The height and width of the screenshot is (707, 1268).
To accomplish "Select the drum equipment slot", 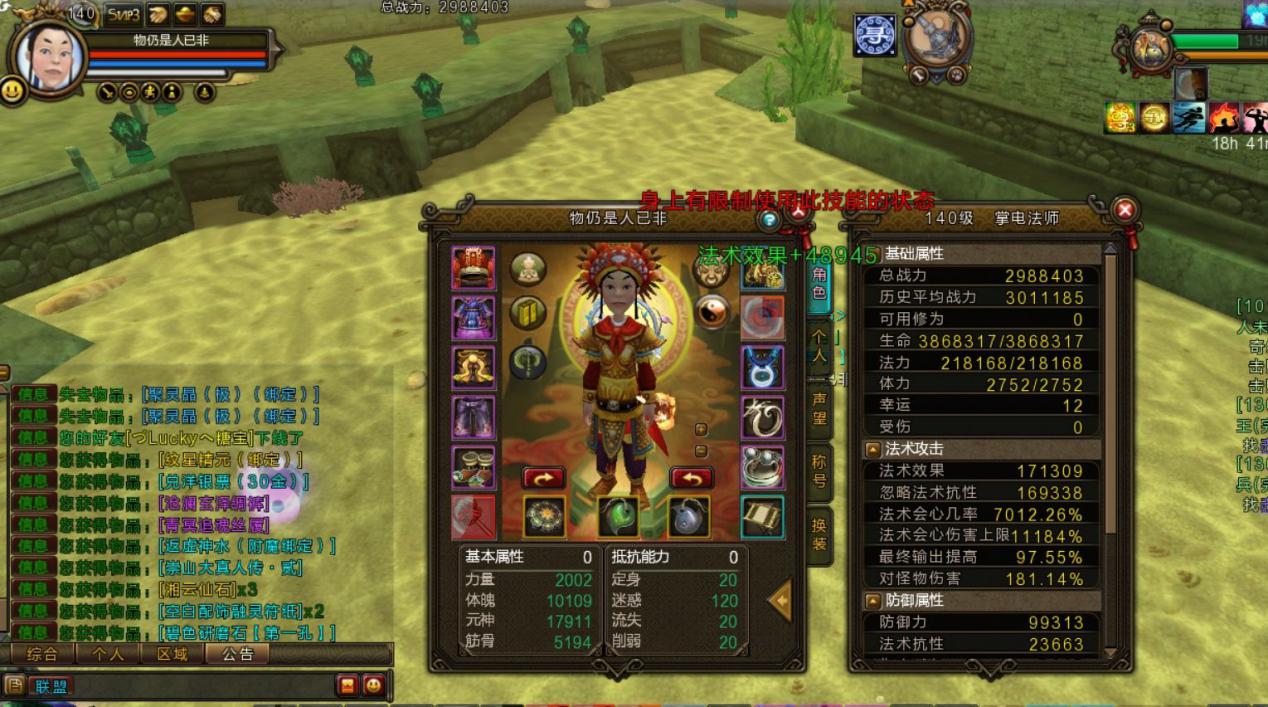I will [x=473, y=466].
